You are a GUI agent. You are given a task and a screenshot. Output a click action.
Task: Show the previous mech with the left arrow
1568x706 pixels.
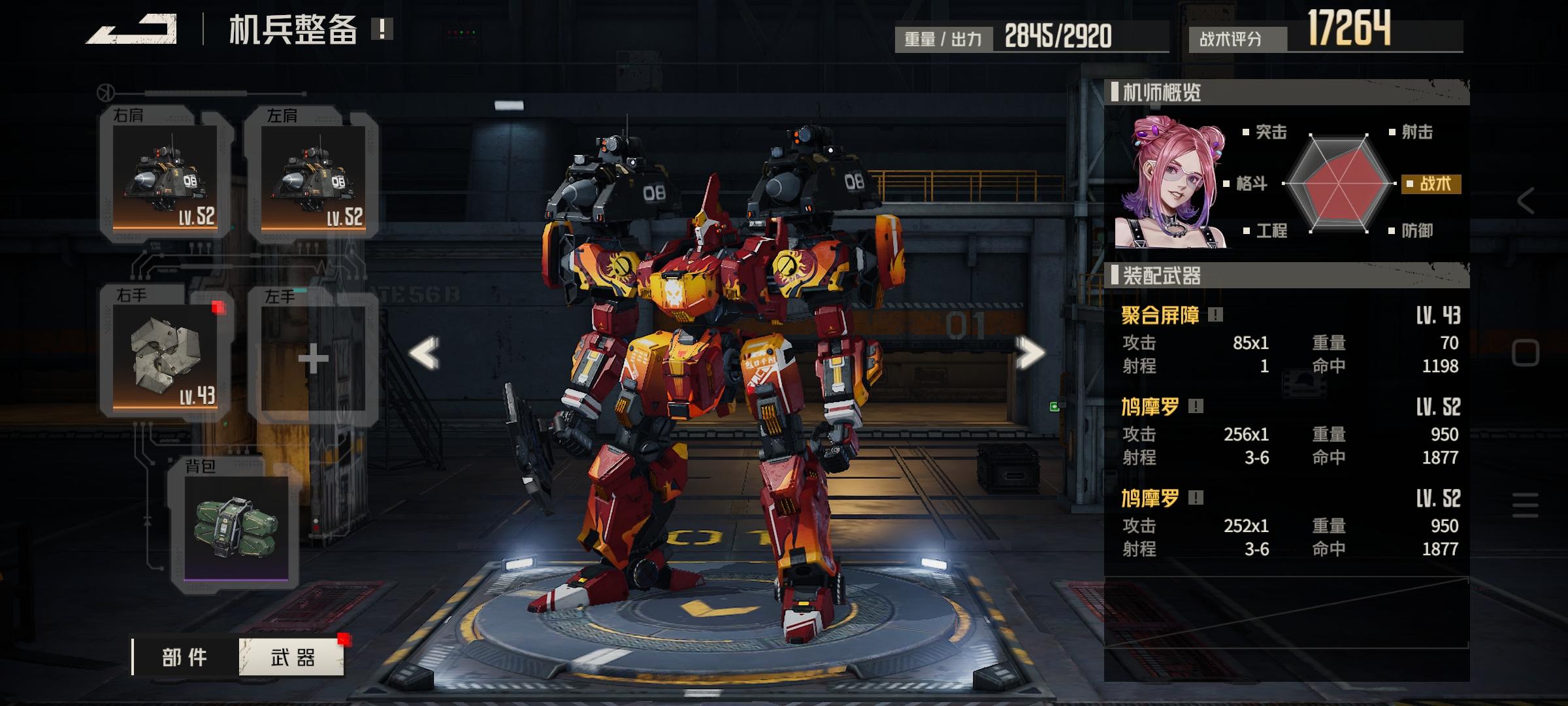point(424,354)
